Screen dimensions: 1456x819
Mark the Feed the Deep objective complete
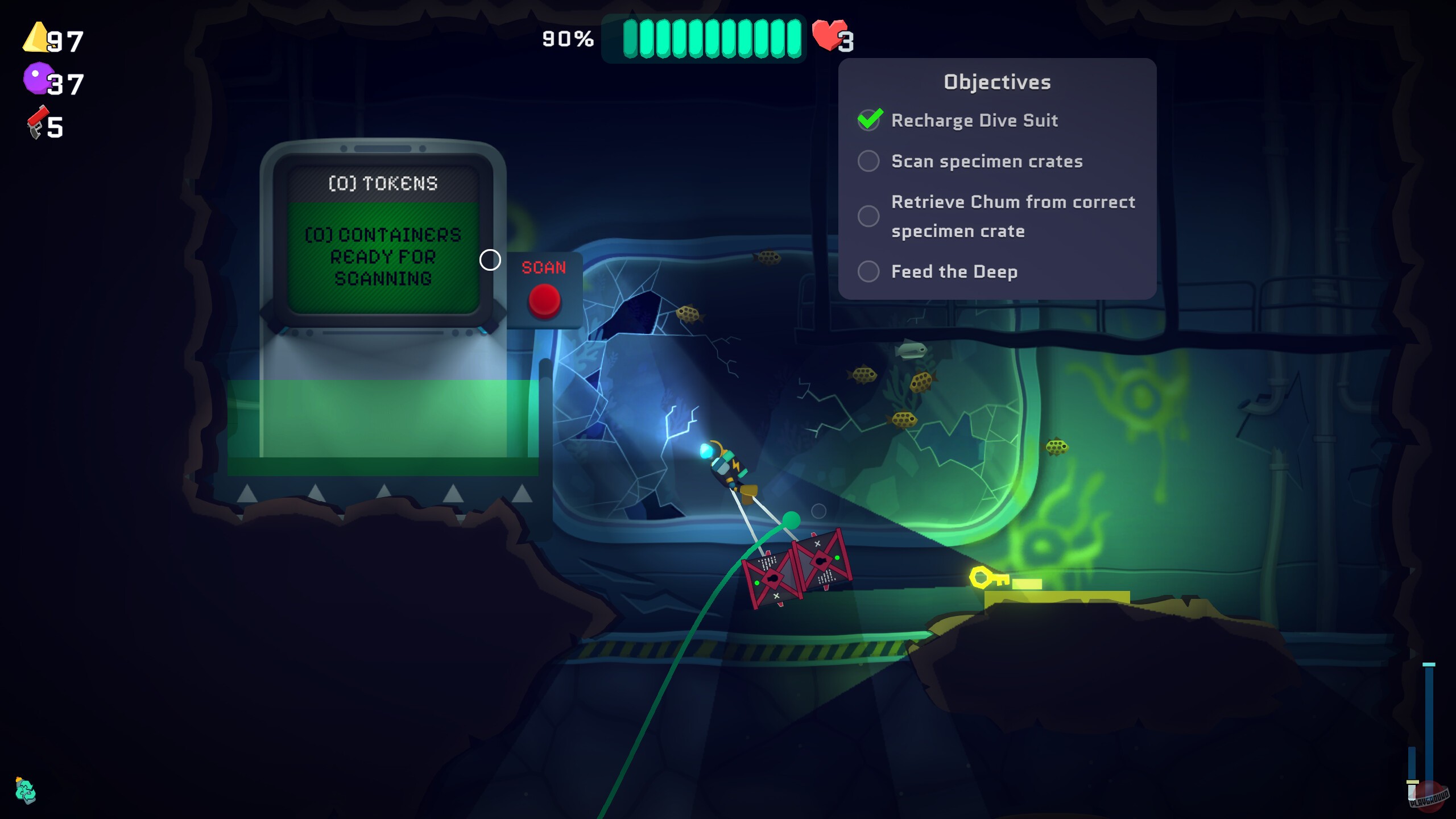868,272
